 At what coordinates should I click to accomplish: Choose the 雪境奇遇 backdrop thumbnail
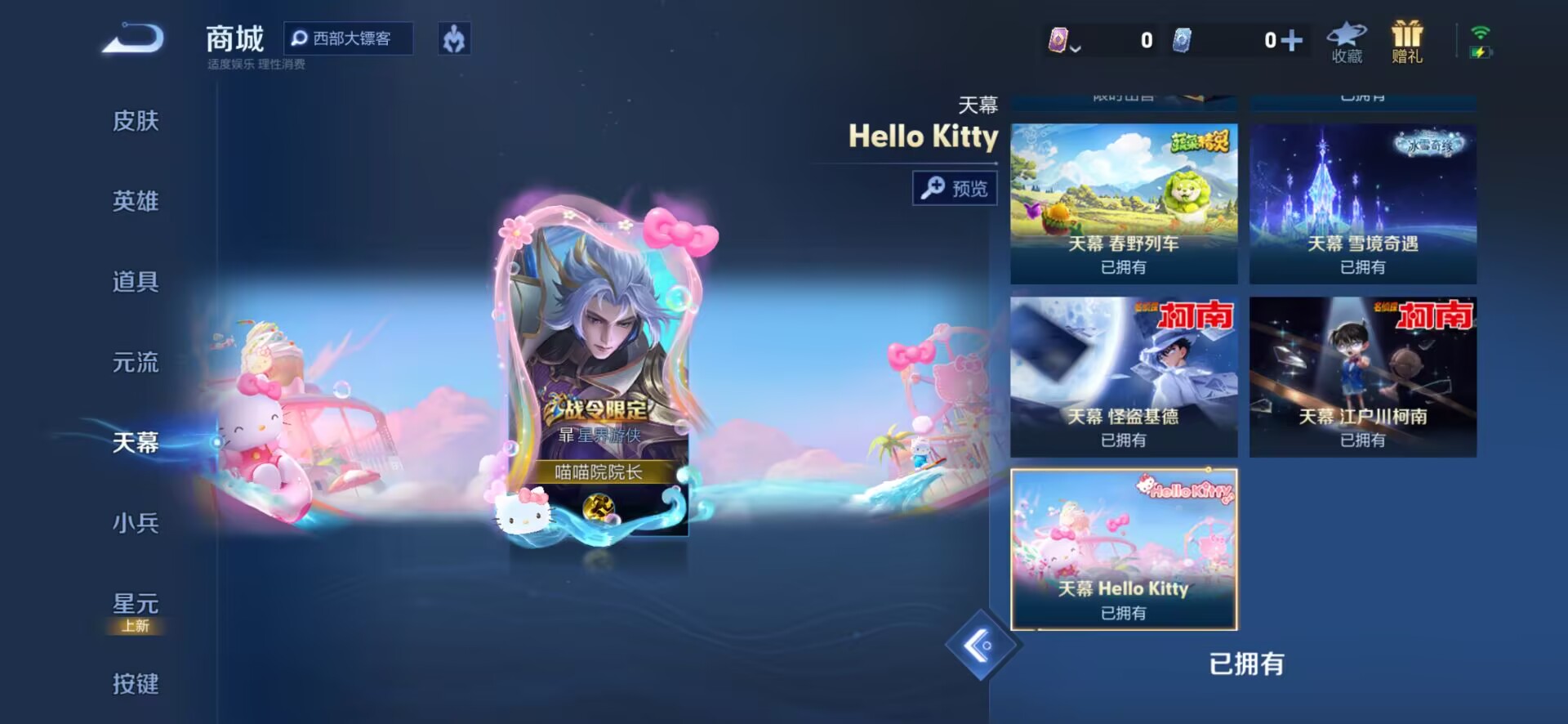coord(1362,203)
